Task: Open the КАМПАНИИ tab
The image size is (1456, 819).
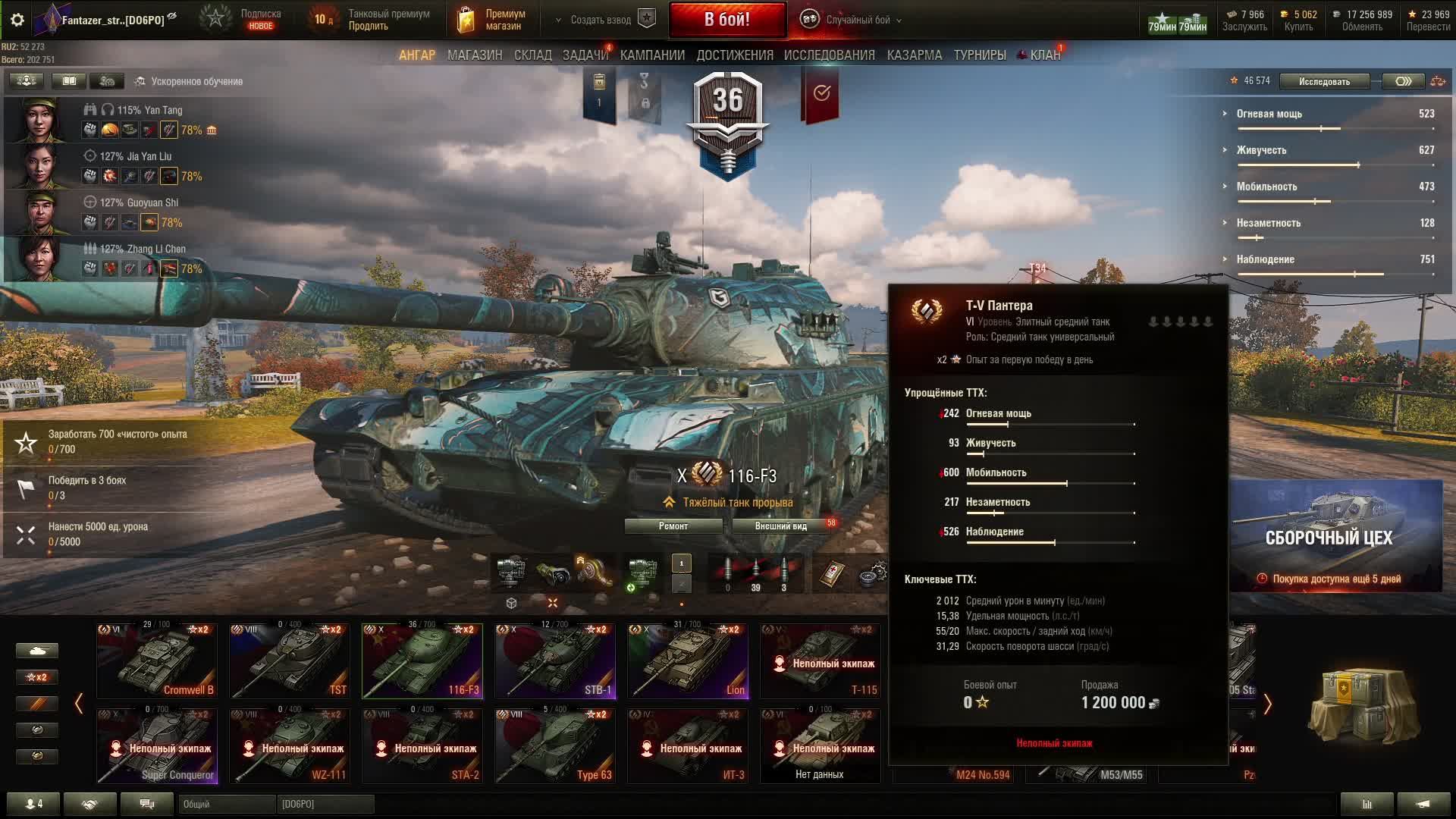Action: pos(652,55)
